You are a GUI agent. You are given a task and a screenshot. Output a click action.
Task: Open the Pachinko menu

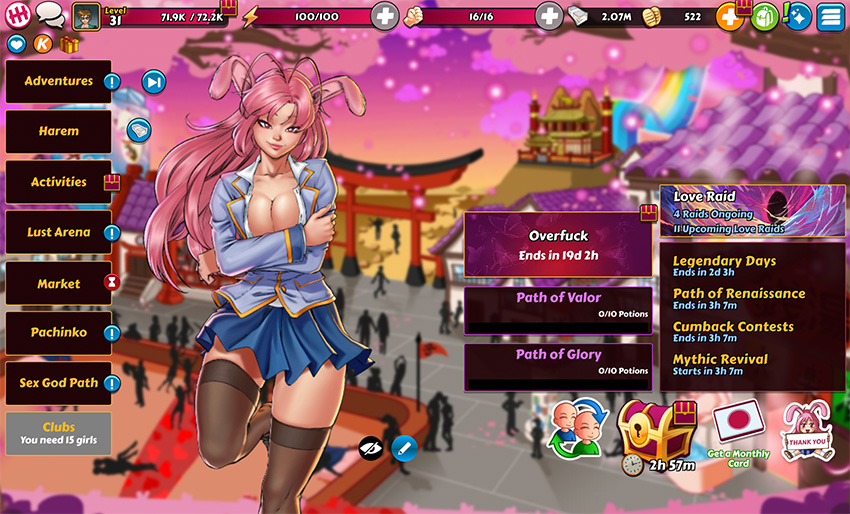pyautogui.click(x=58, y=332)
